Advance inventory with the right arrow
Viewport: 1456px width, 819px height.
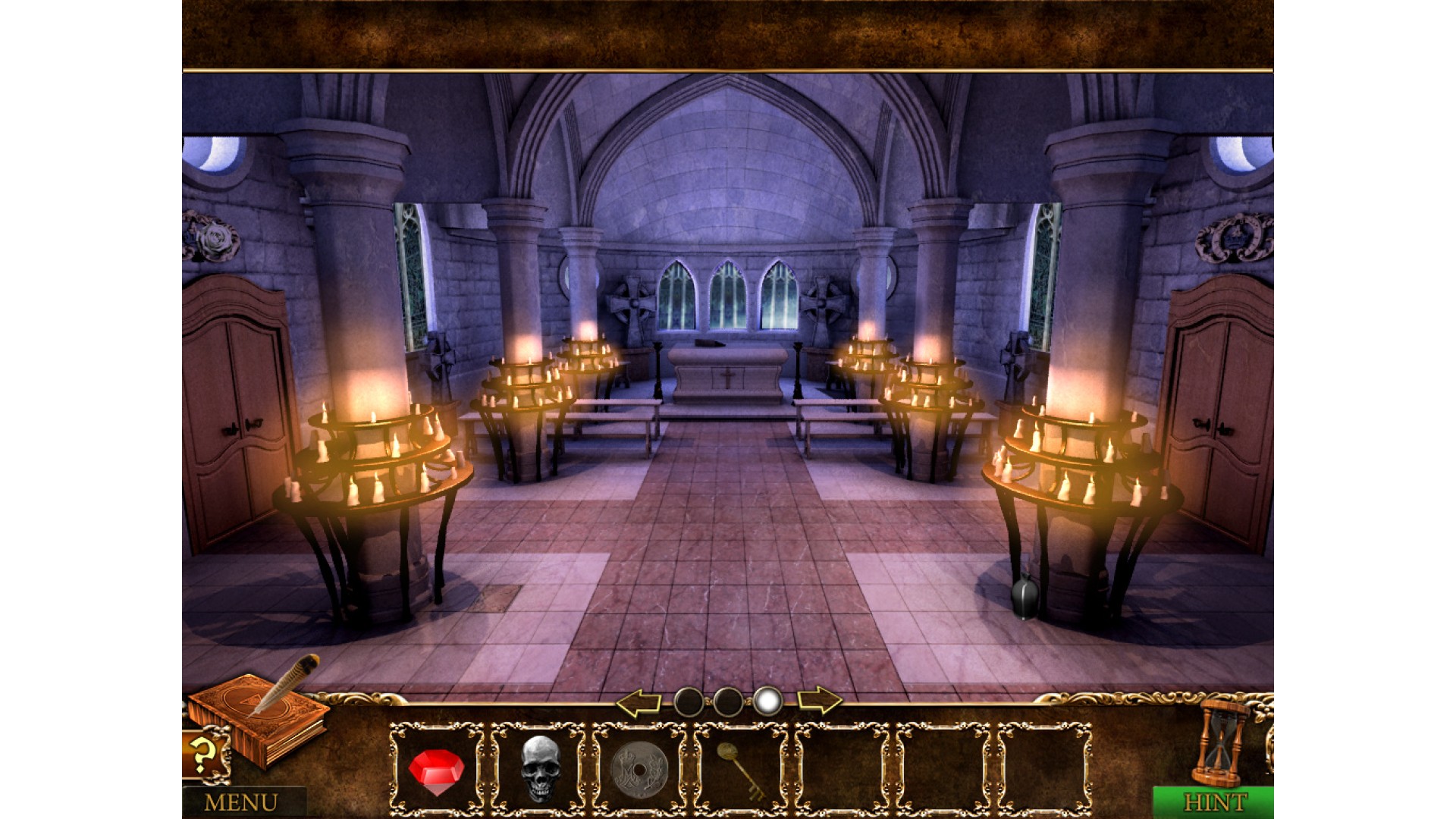(820, 701)
